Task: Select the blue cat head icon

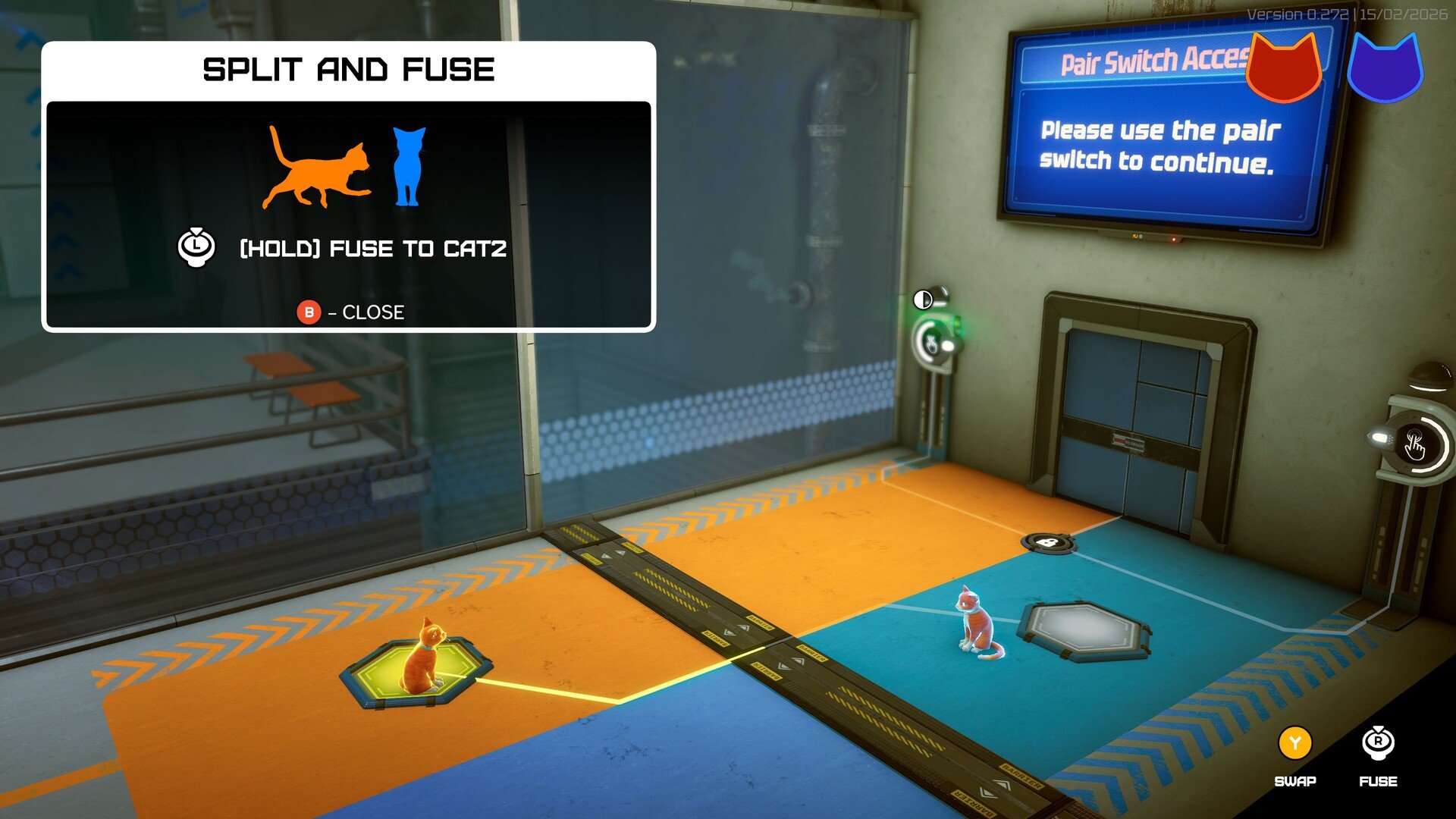Action: (1385, 70)
